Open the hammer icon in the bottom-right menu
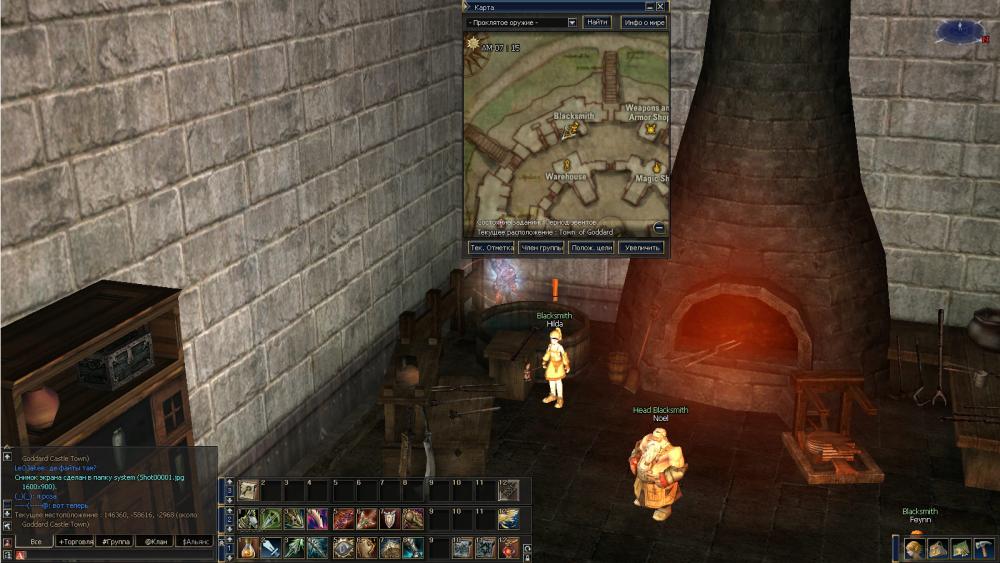1000x563 pixels. click(x=984, y=548)
